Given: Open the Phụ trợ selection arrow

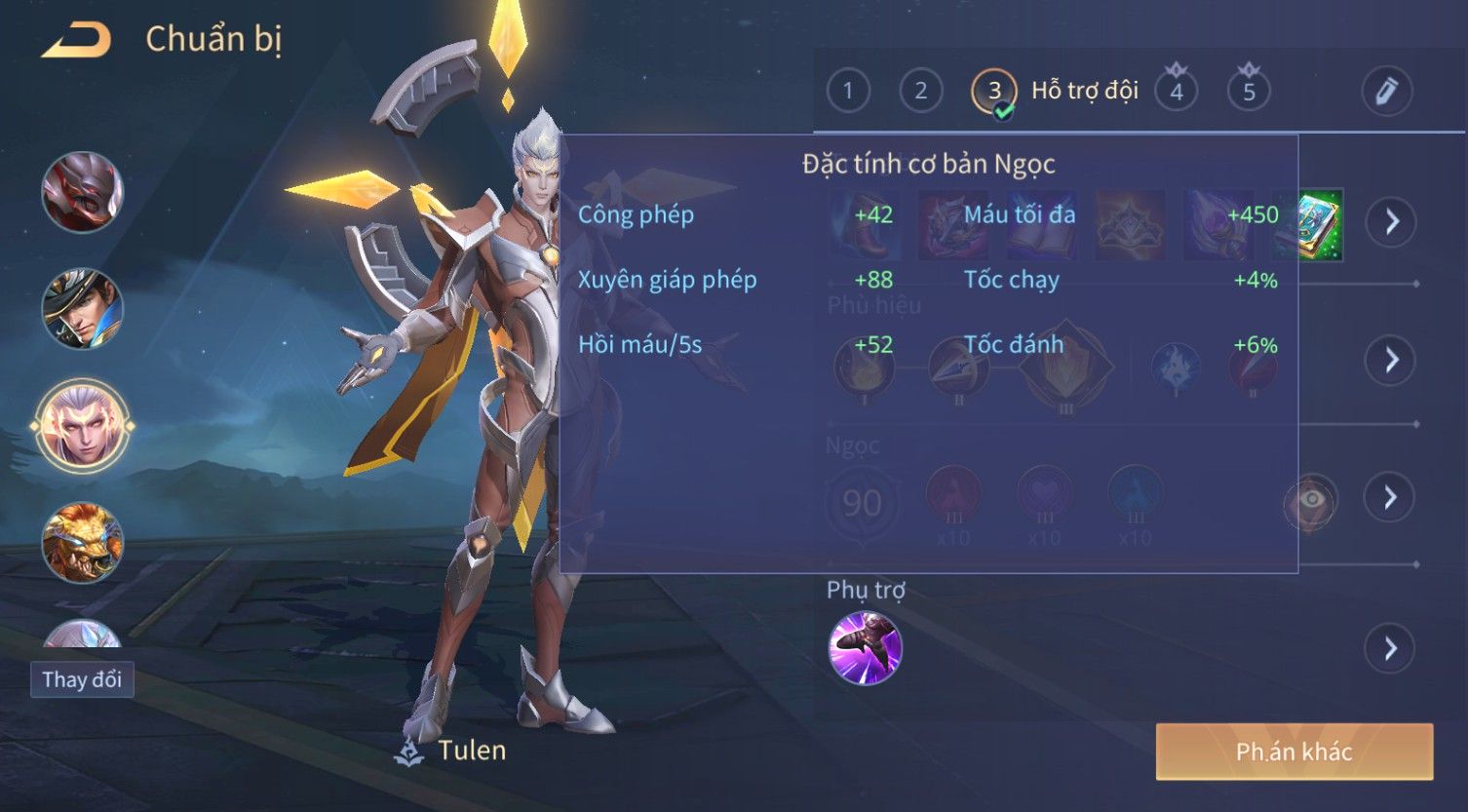Looking at the screenshot, I should (1391, 648).
